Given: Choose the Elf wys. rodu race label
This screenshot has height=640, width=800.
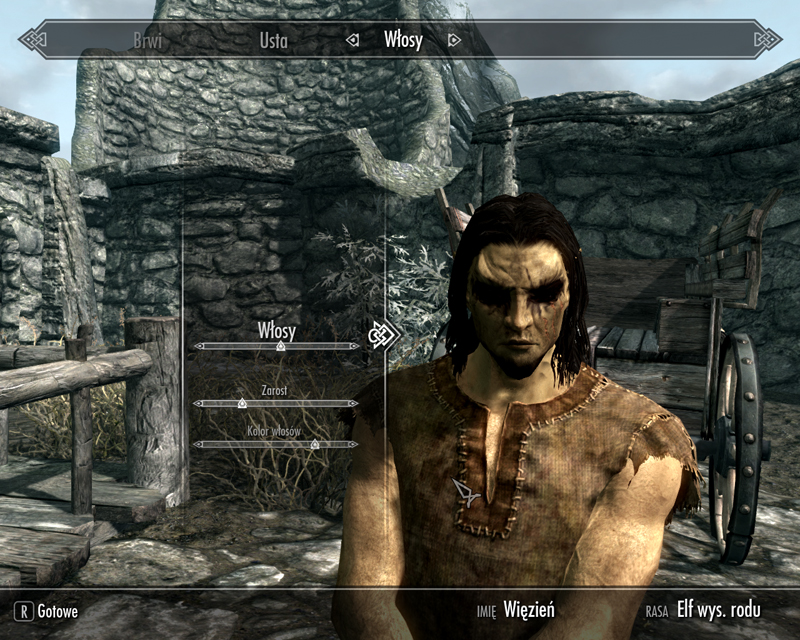Looking at the screenshot, I should click(718, 609).
